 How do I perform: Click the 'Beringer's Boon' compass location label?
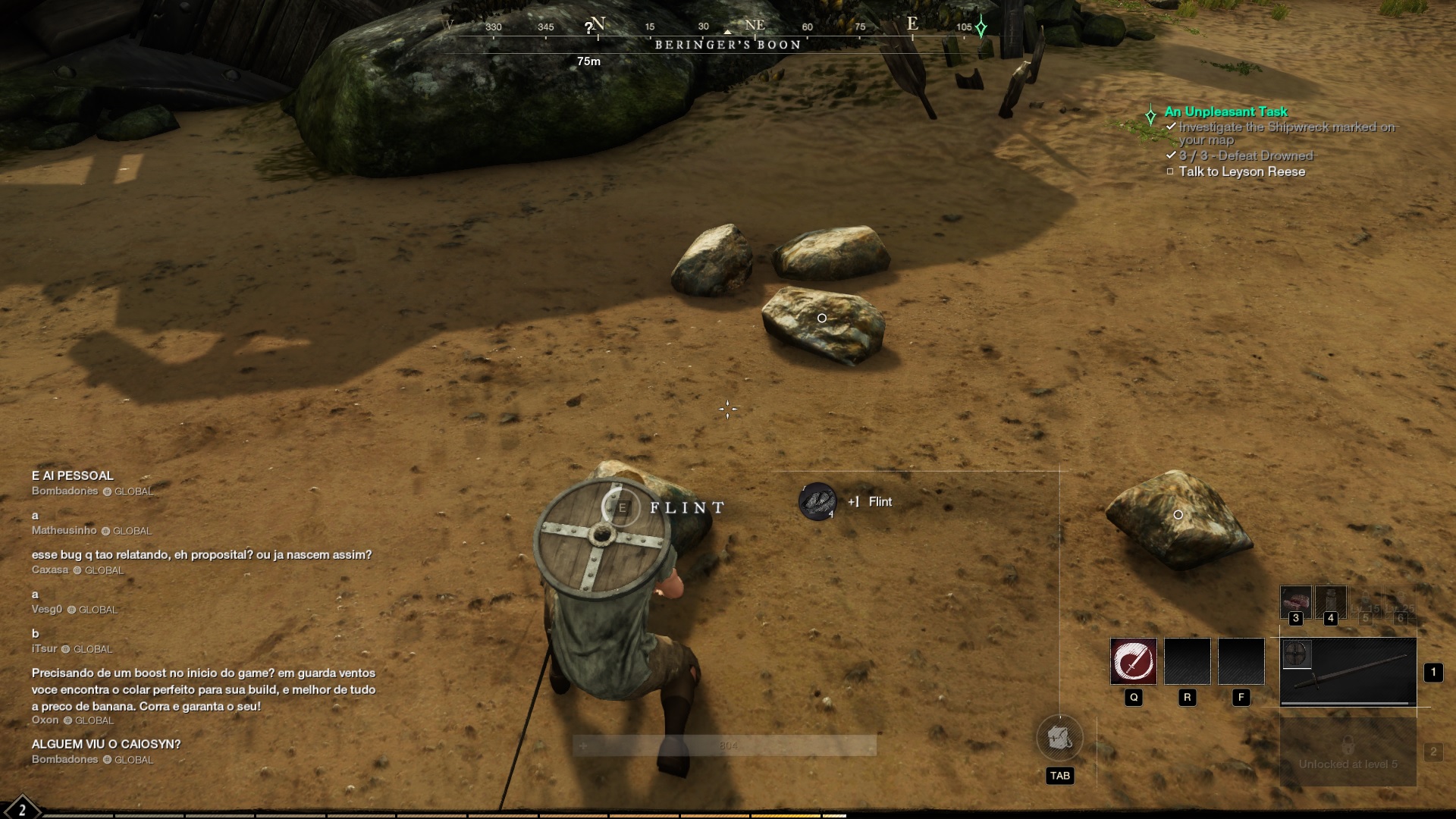[726, 44]
